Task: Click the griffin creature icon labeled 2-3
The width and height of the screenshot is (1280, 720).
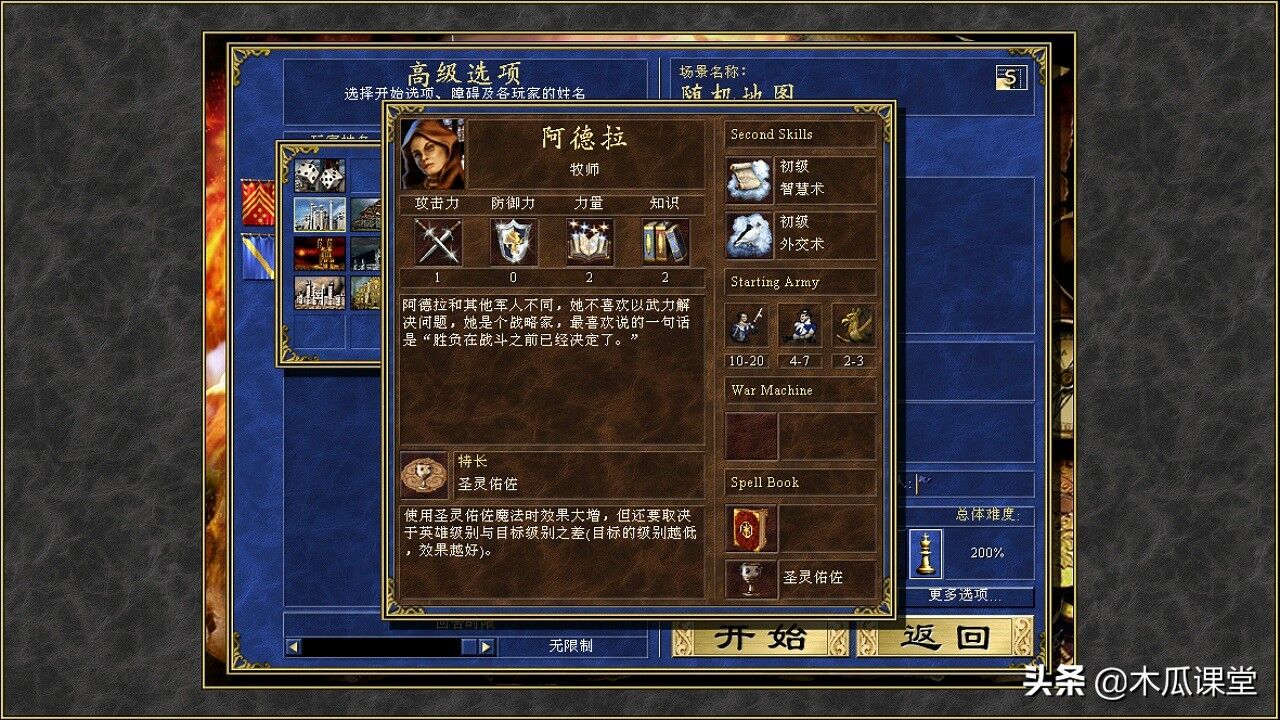Action: [852, 326]
